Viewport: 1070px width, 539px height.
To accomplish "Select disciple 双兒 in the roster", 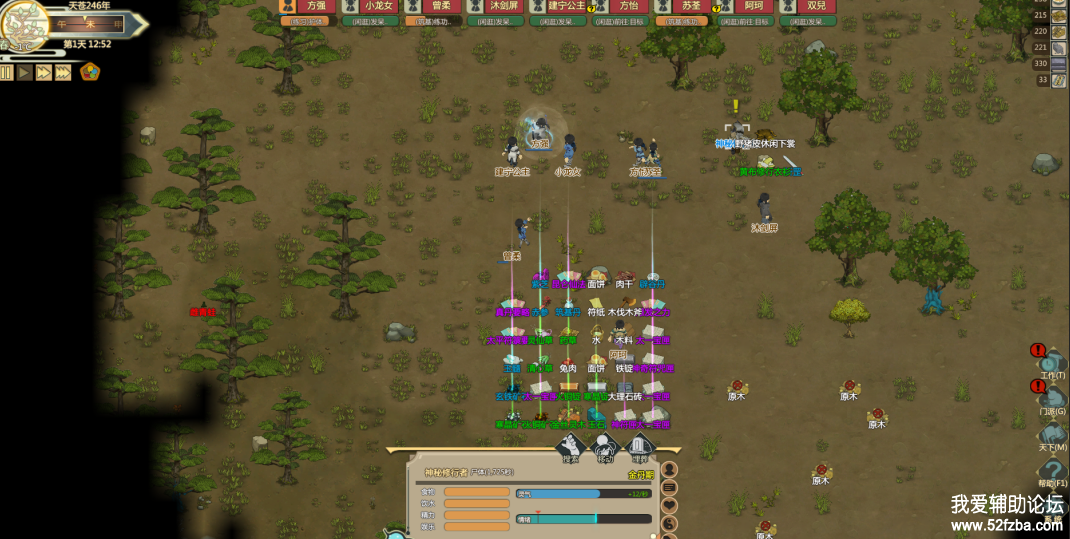I will (807, 6).
